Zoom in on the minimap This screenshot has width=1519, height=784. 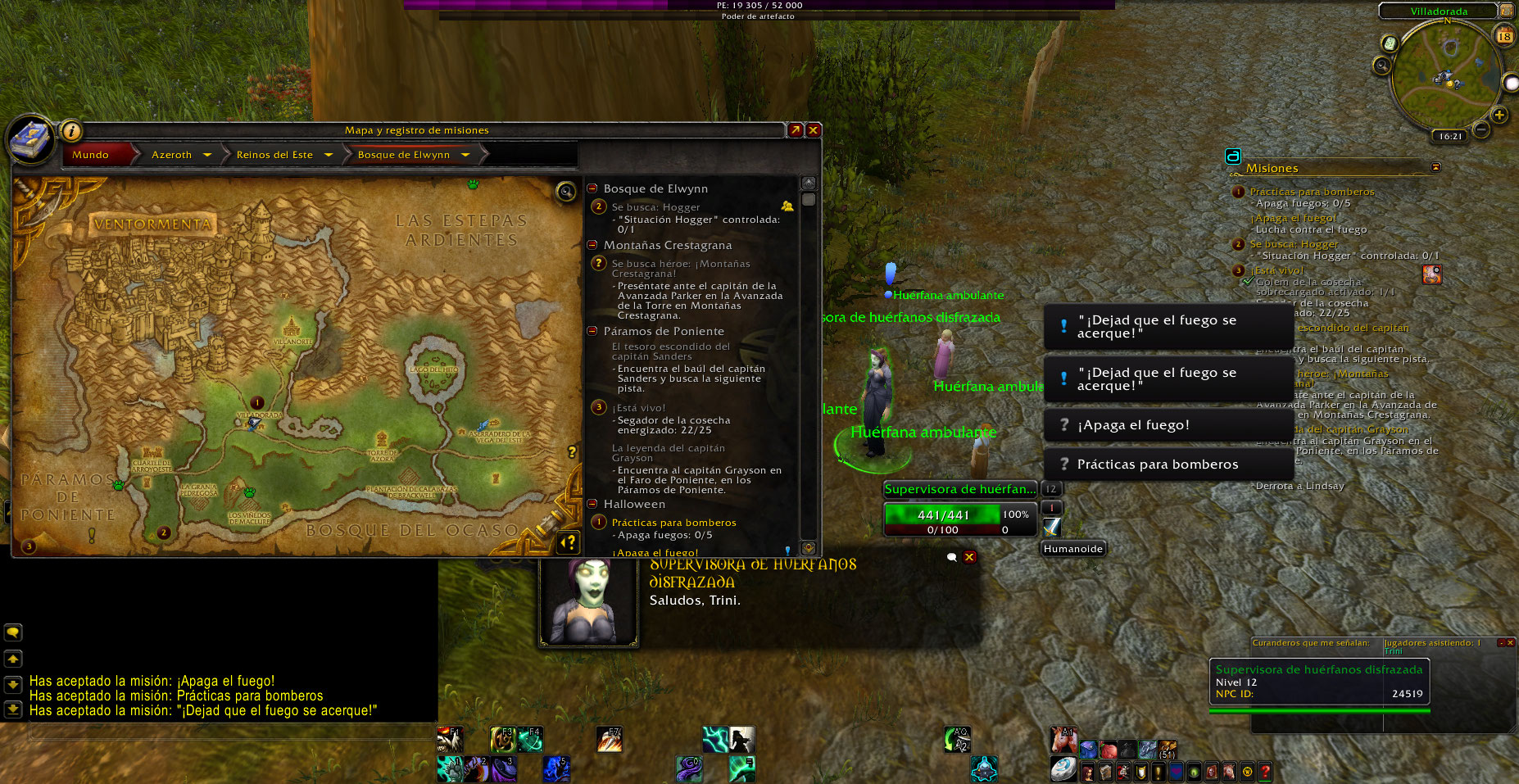click(1499, 116)
